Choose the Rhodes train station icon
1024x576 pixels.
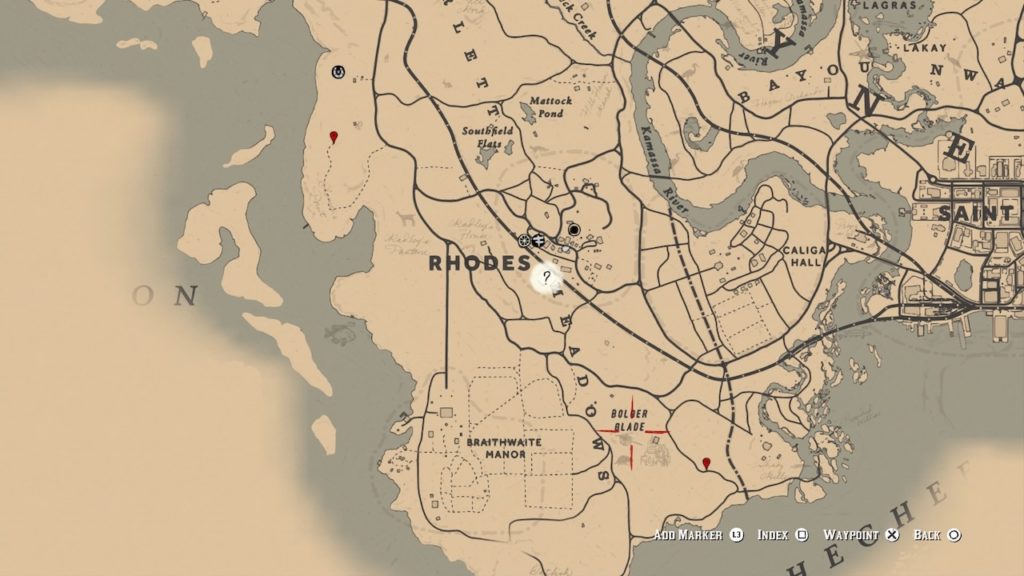(538, 240)
